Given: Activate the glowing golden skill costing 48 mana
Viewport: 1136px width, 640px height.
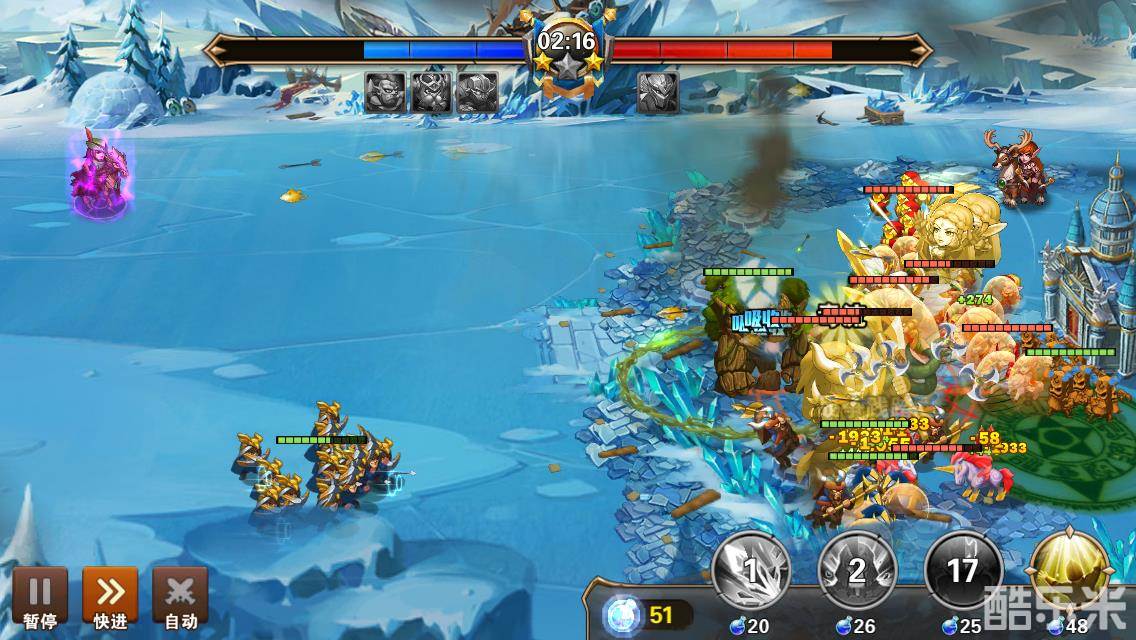Looking at the screenshot, I should [x=1070, y=570].
